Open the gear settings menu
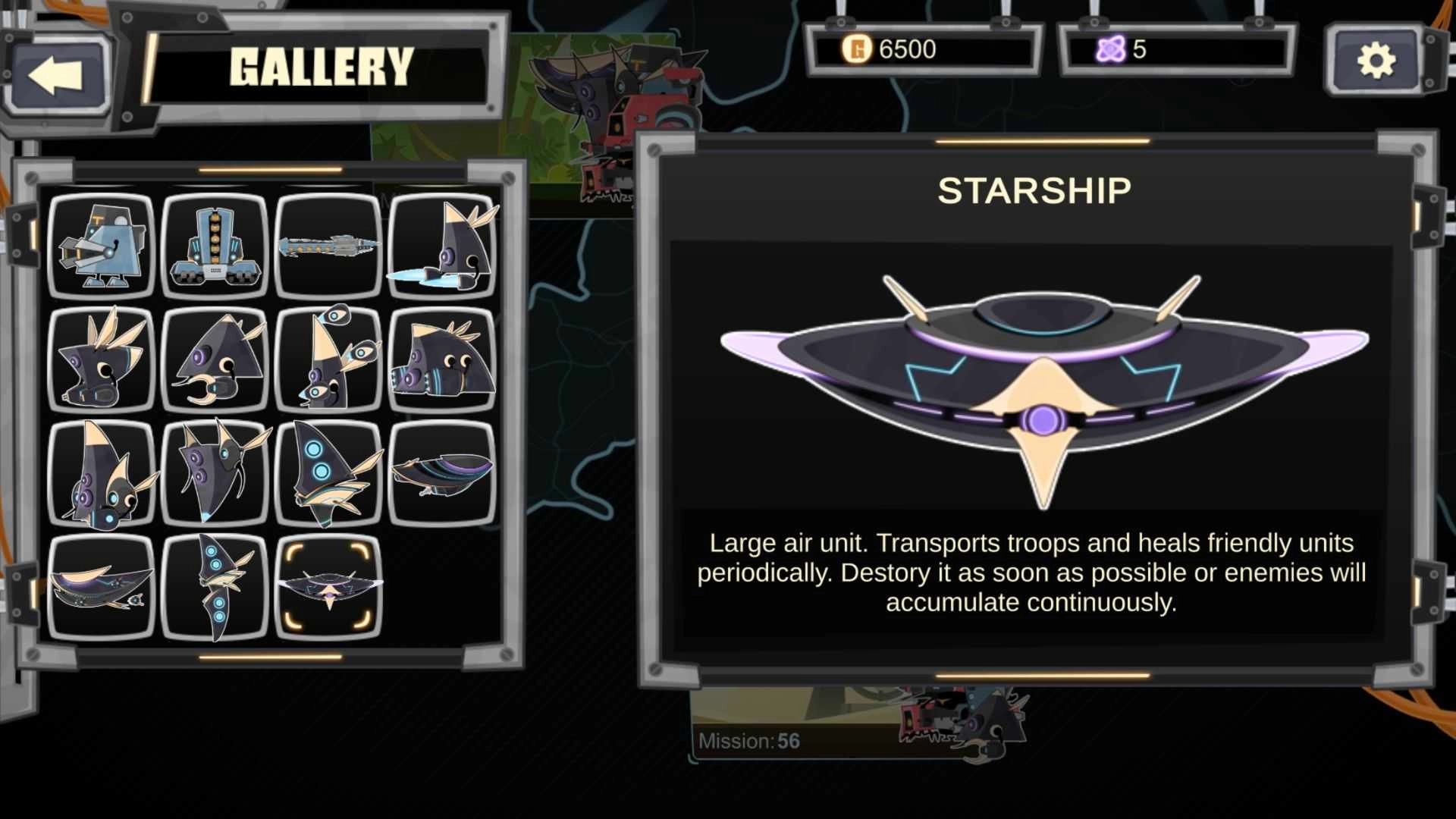The height and width of the screenshot is (819, 1456). [1375, 61]
